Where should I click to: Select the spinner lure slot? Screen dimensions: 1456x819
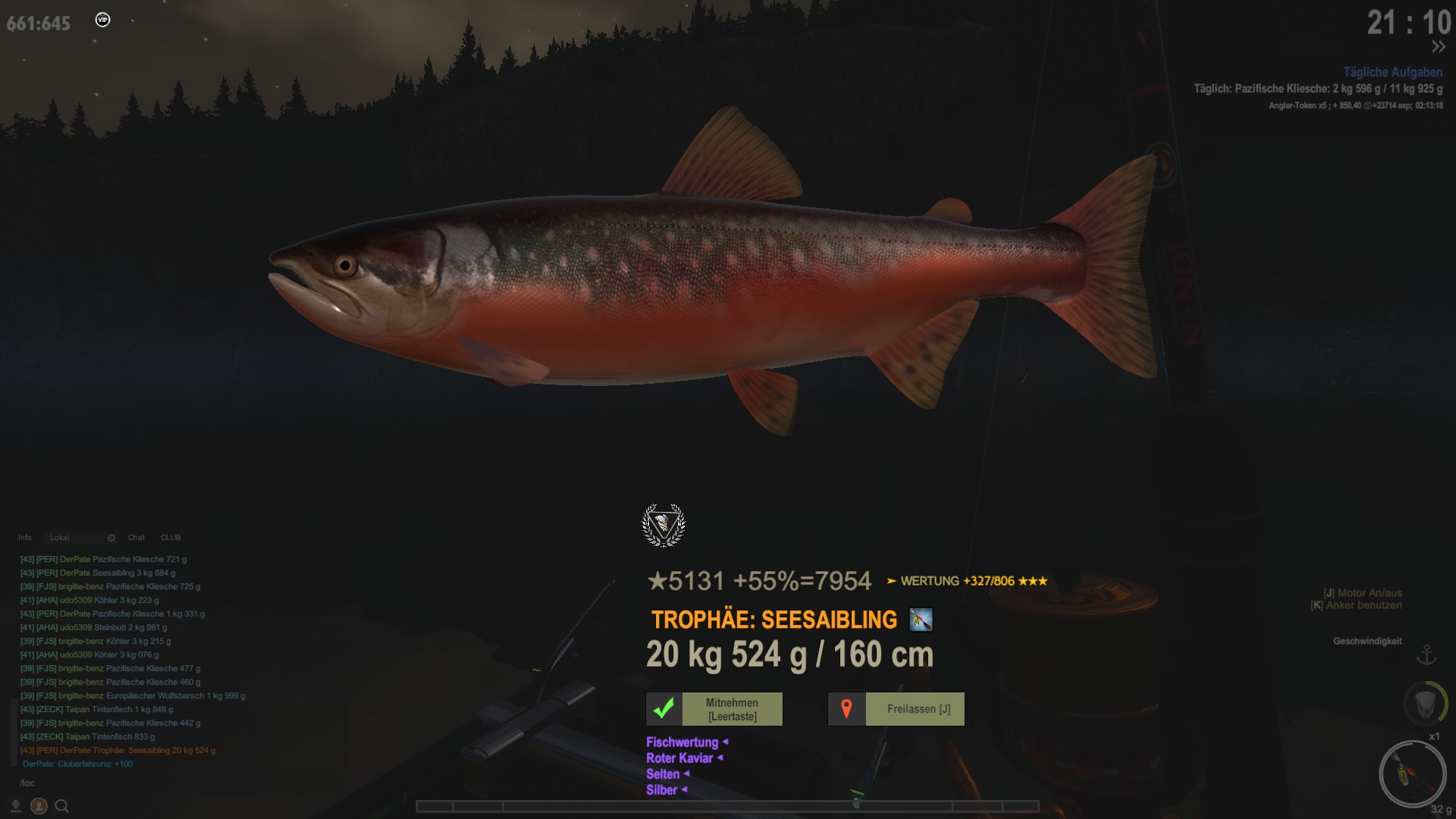[1412, 774]
